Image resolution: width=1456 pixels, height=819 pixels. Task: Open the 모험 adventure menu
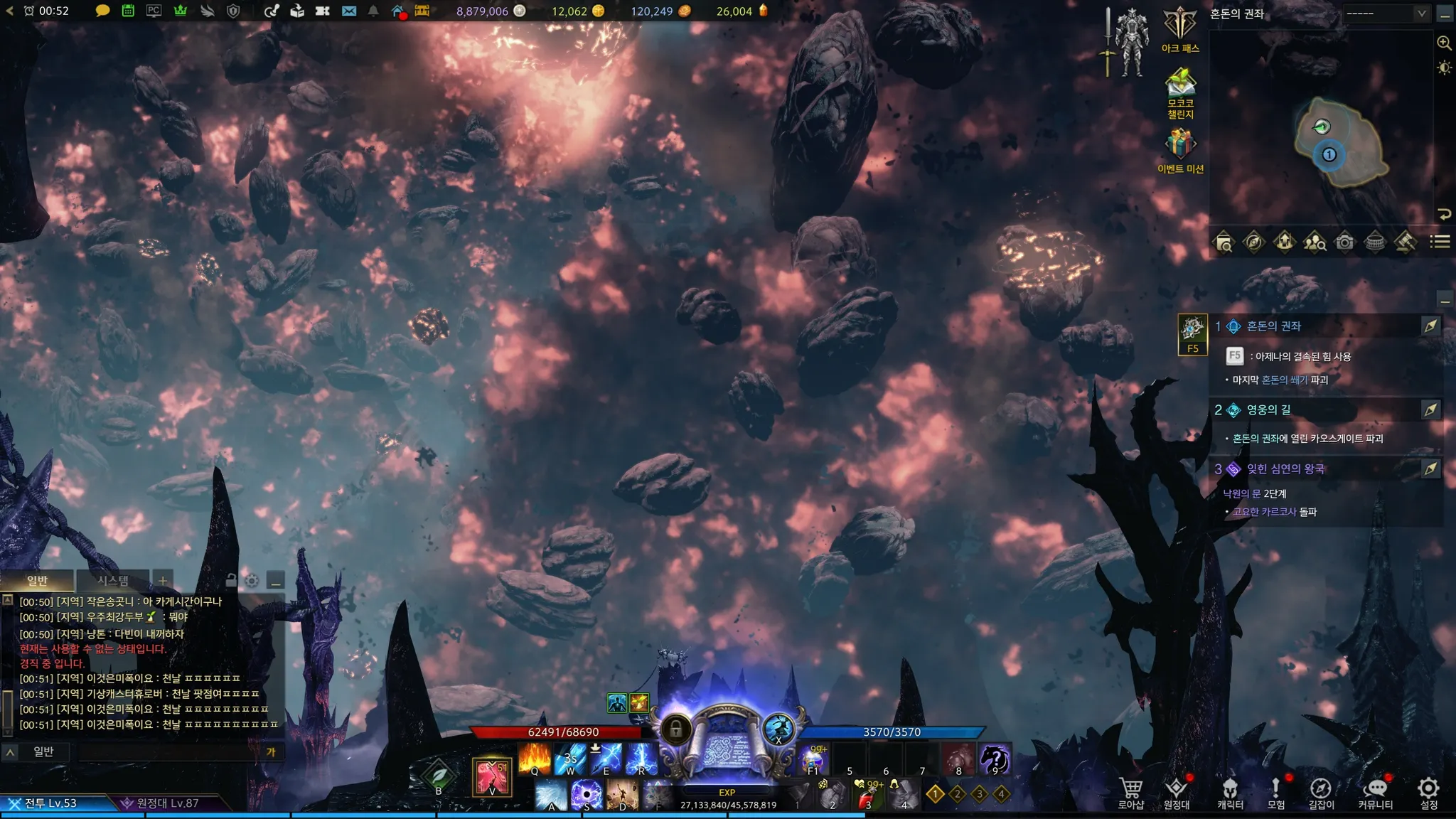(1276, 792)
